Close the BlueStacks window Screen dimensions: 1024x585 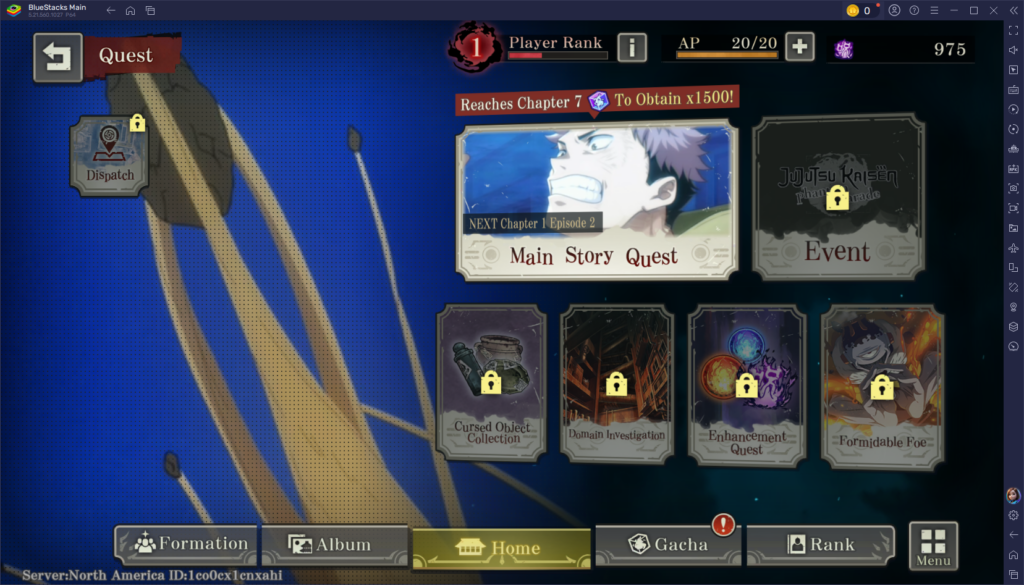tap(995, 10)
